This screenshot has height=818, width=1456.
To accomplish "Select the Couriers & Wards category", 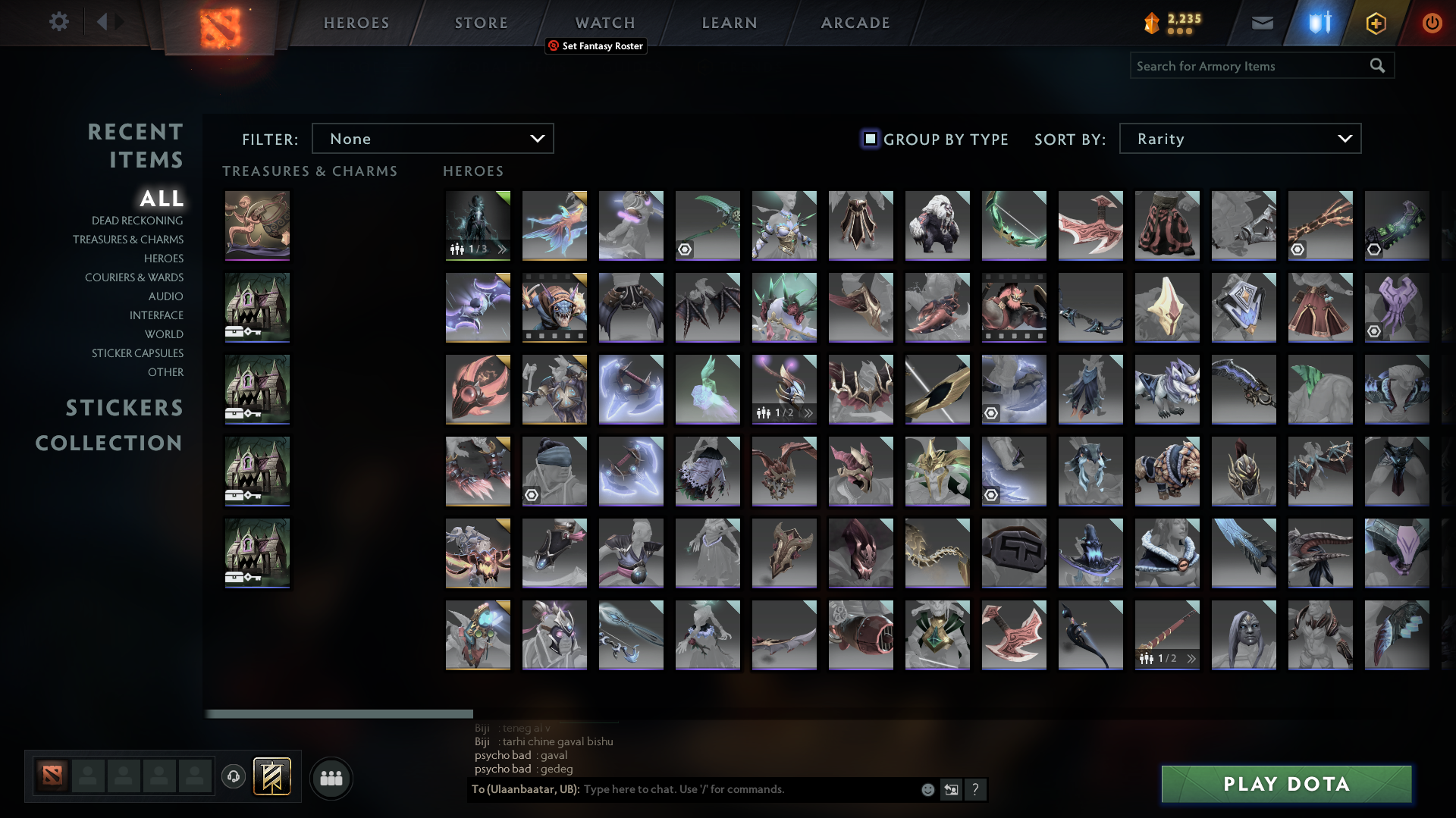I will [x=134, y=277].
